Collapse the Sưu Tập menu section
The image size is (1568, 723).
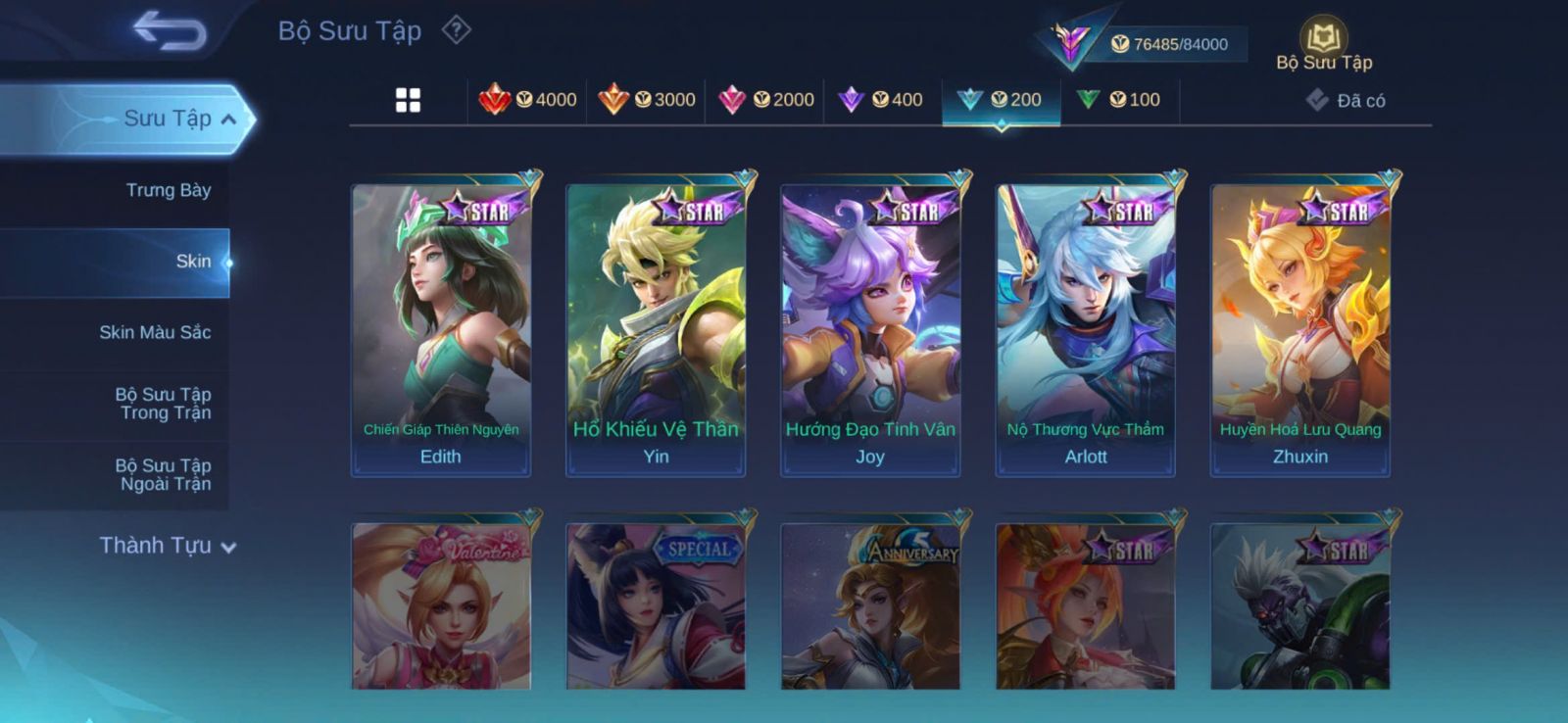pyautogui.click(x=227, y=120)
